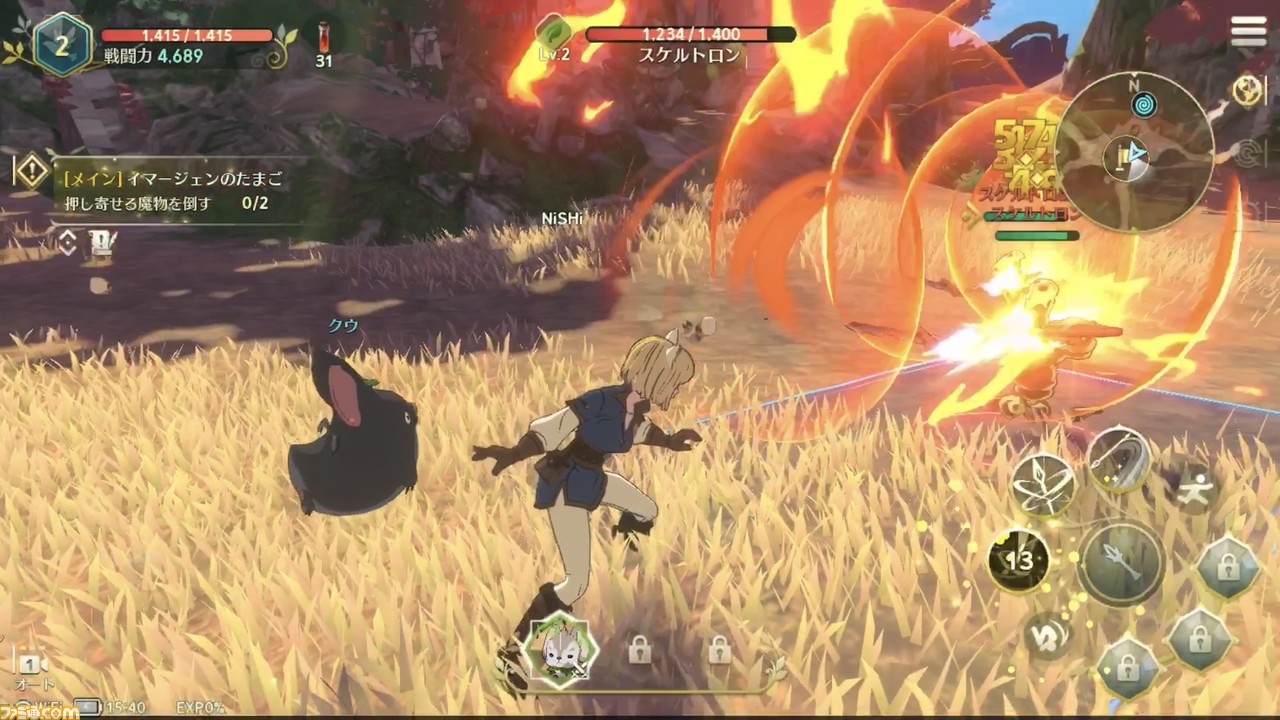
Task: Open the level 2 character emblem
Action: click(x=62, y=43)
